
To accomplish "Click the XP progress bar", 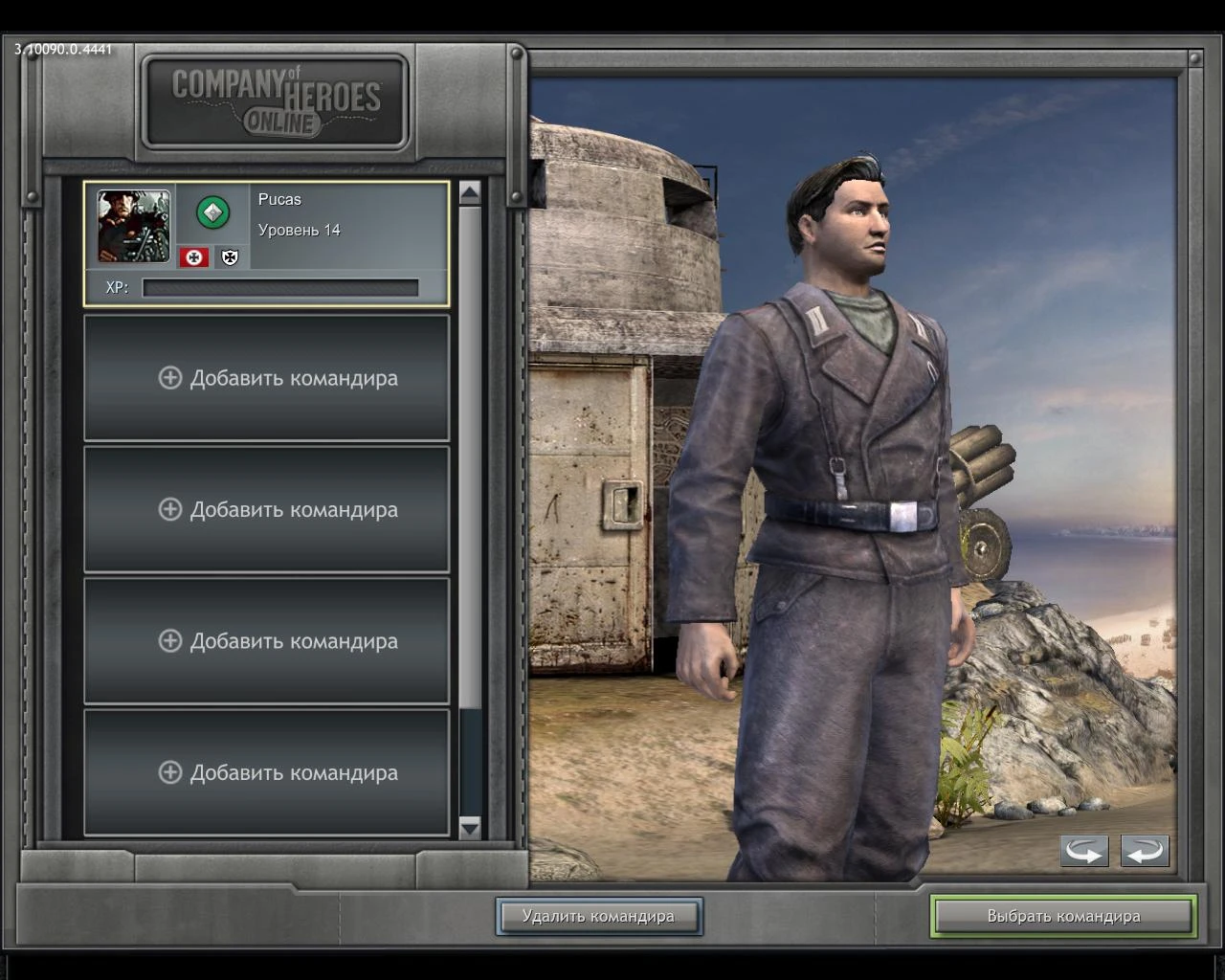I will 280,287.
